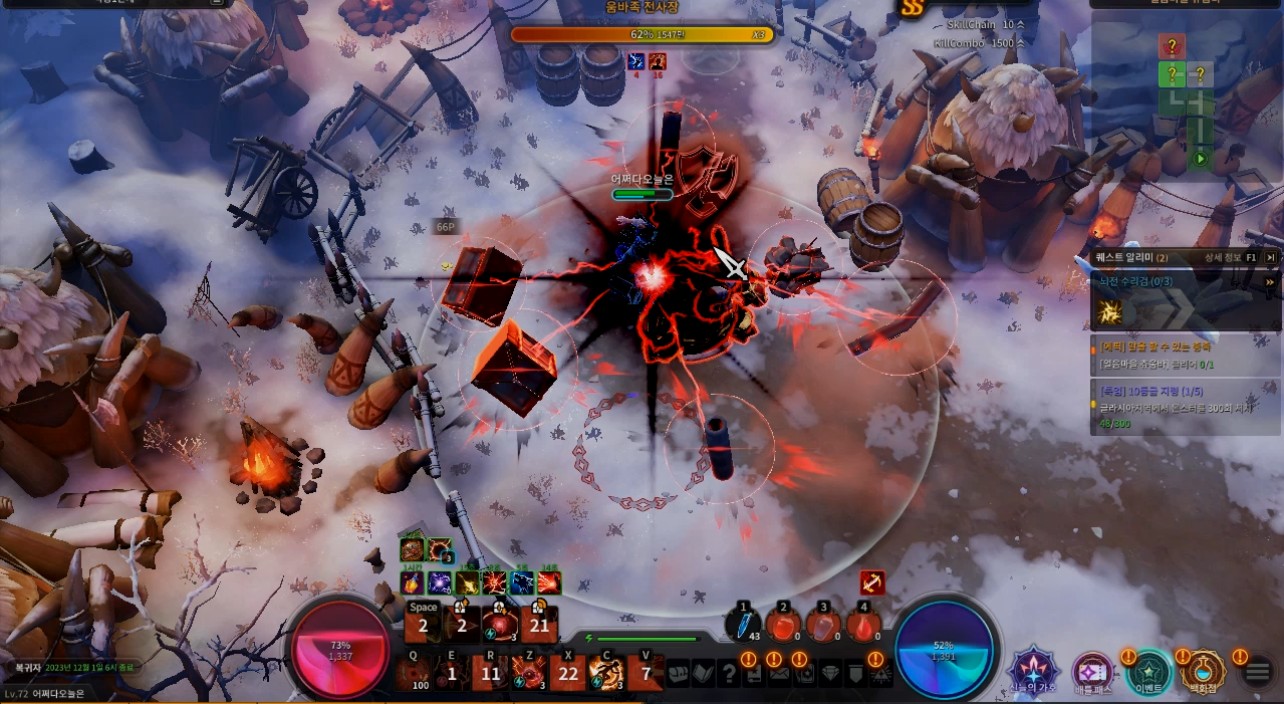Open the 신들의 가호 blessing icon
The width and height of the screenshot is (1284, 704).
(x=1034, y=671)
